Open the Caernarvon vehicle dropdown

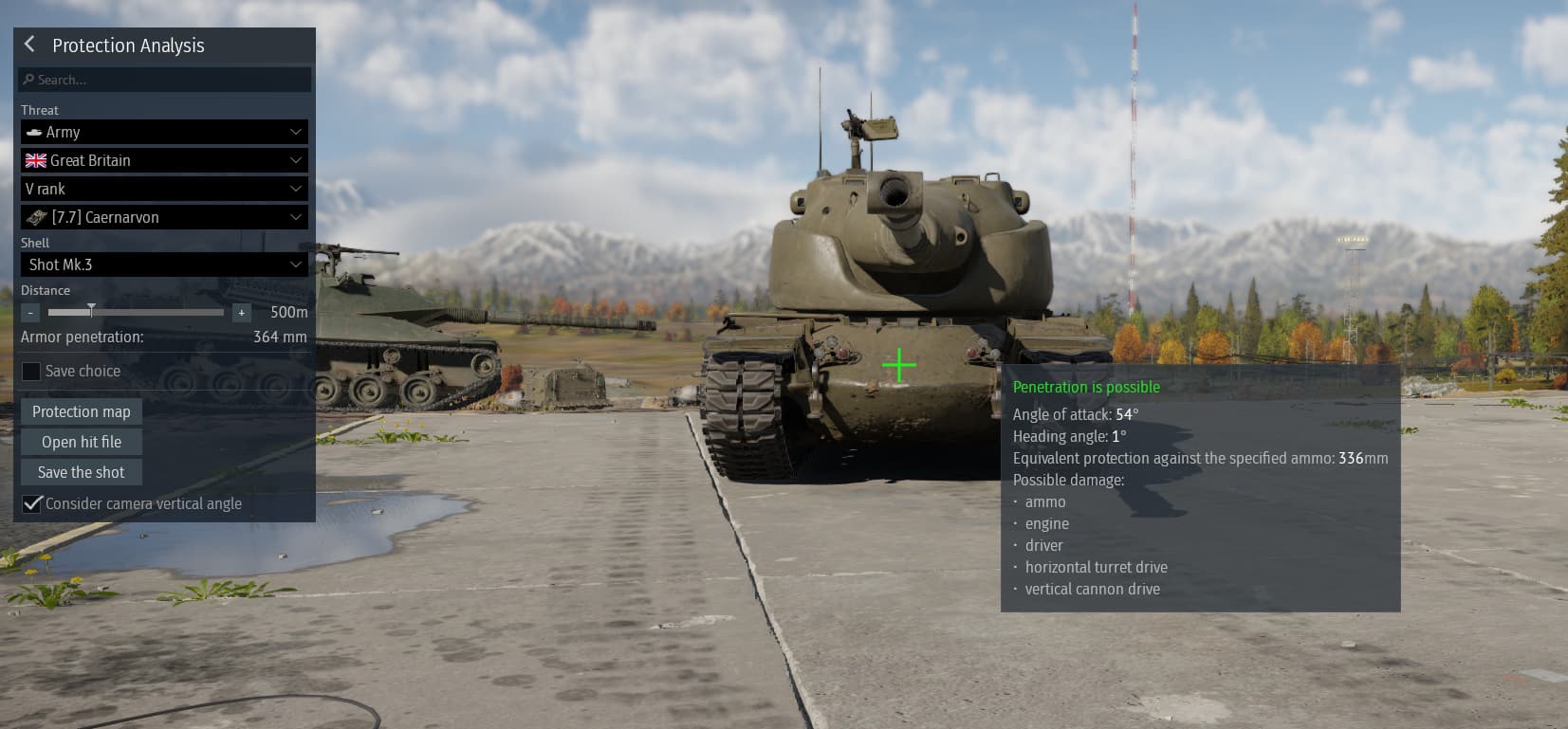point(164,217)
